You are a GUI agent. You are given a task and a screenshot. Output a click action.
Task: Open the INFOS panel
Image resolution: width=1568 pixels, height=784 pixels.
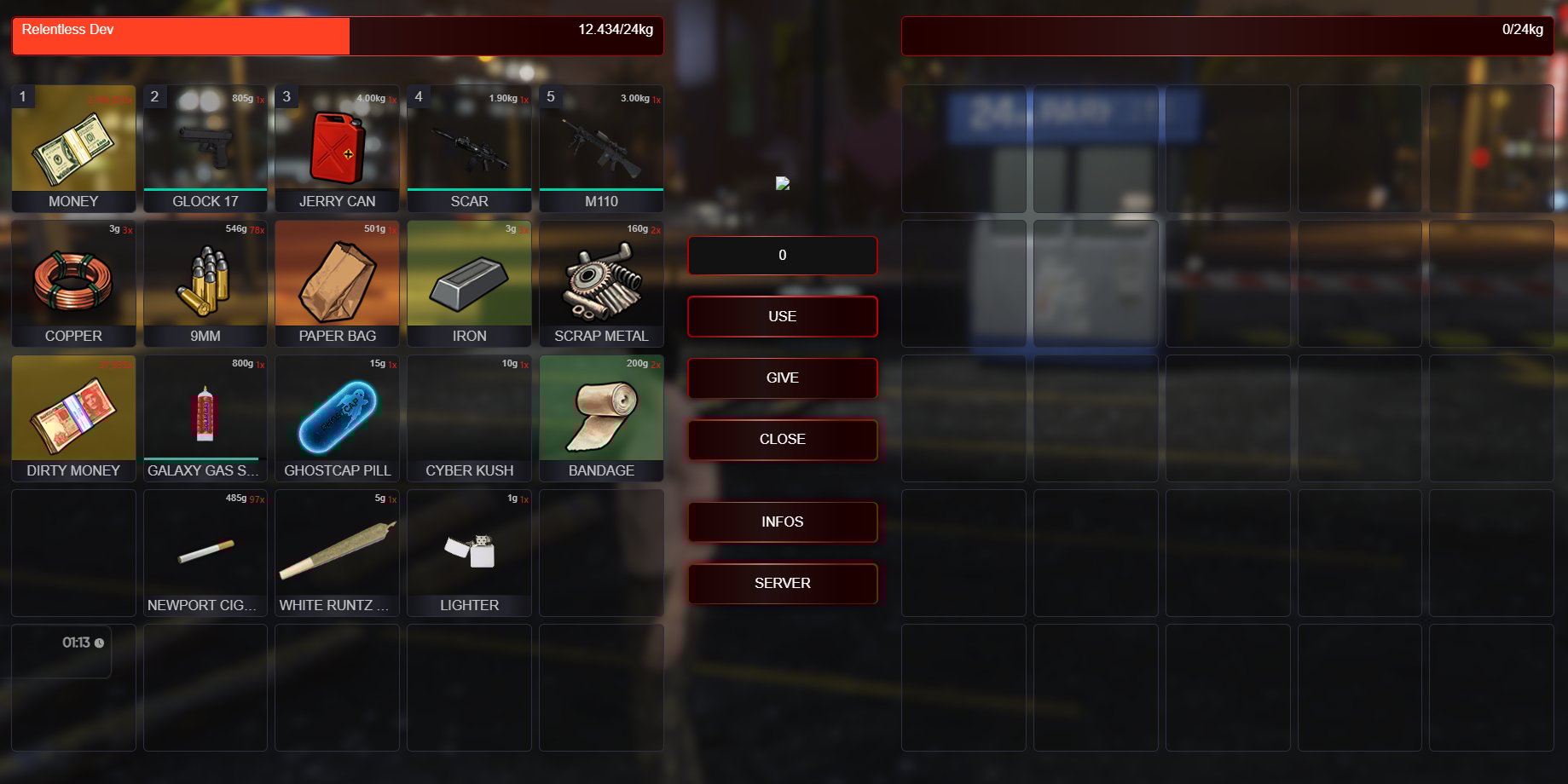782,522
